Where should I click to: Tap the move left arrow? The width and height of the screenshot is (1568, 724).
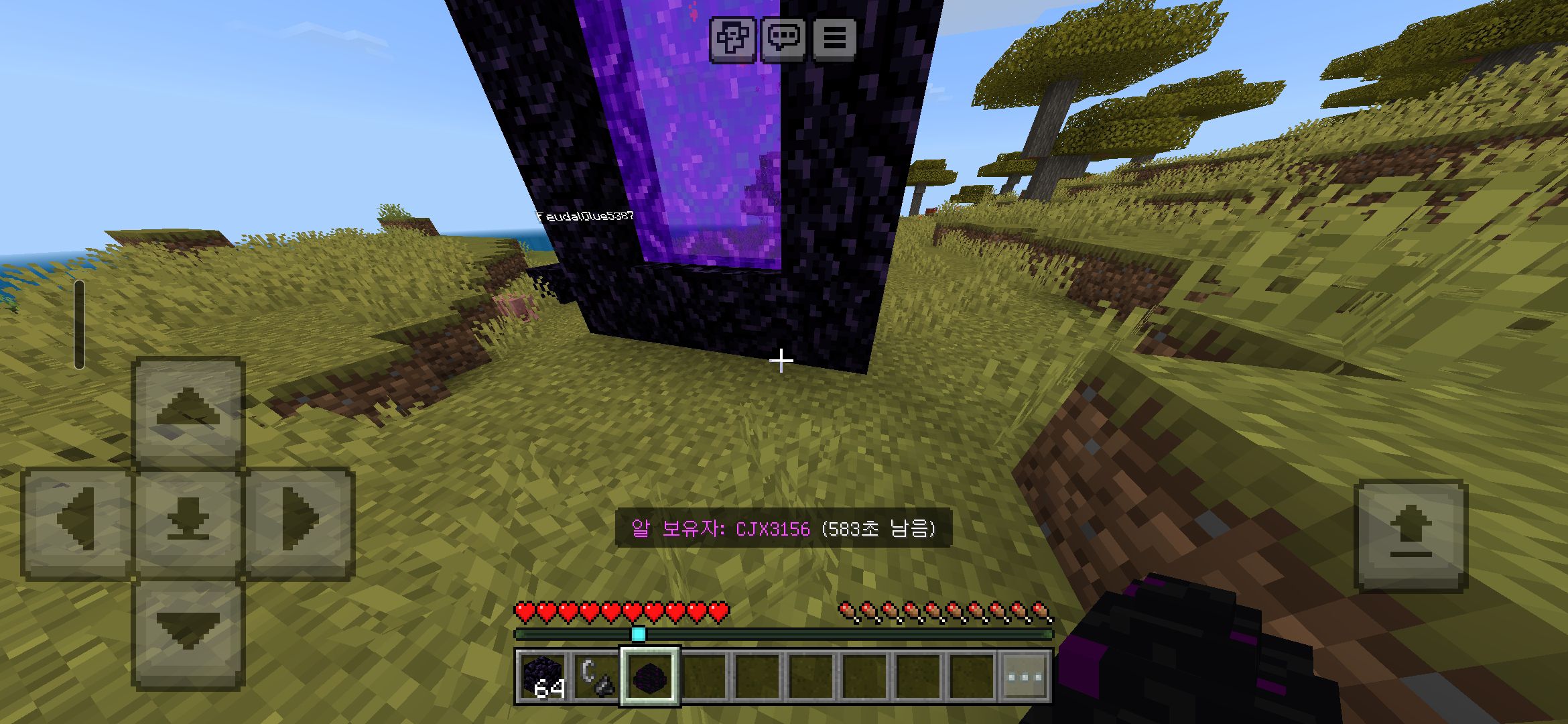point(76,522)
